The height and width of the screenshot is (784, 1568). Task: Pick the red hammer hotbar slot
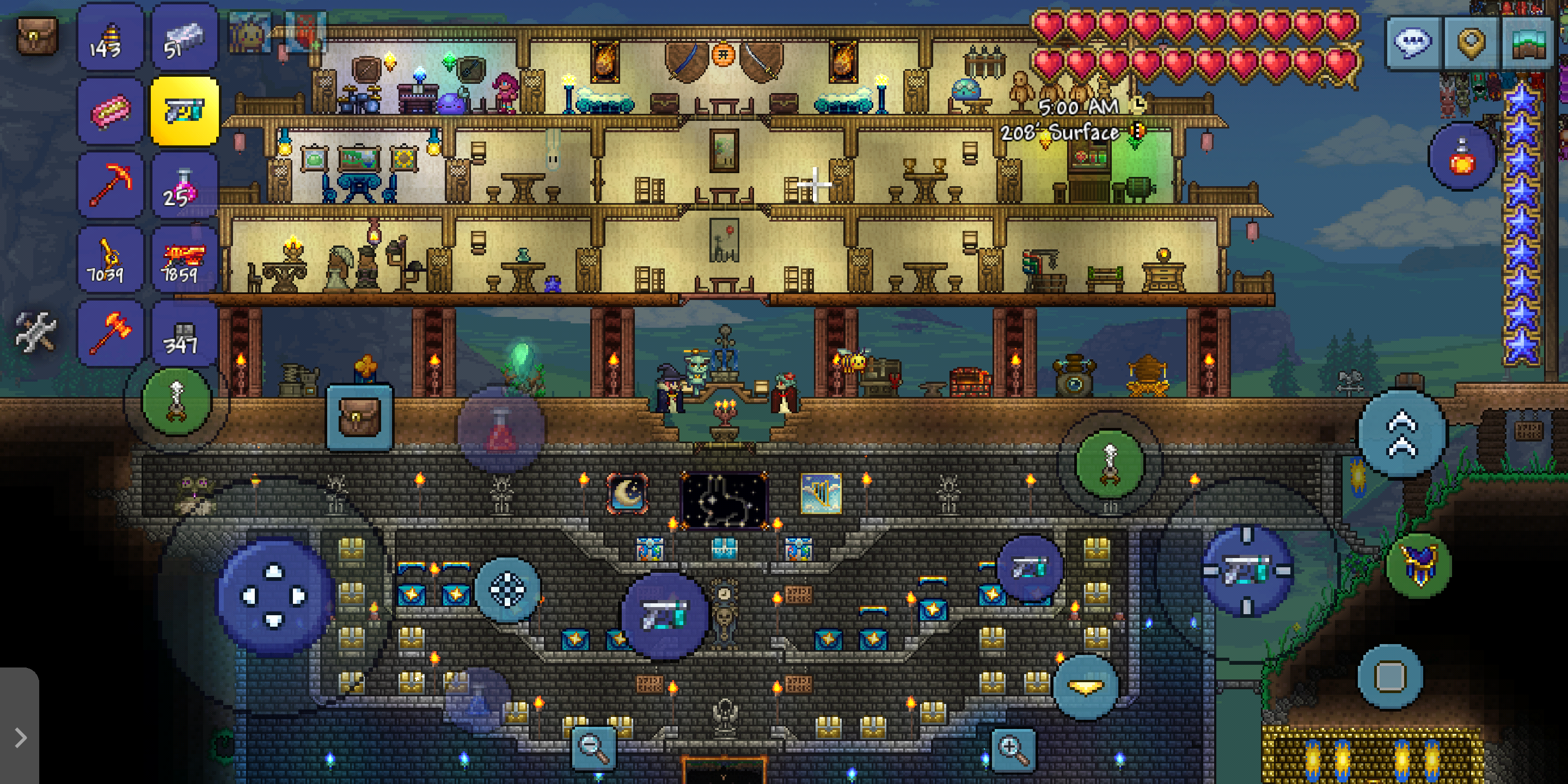tap(109, 332)
